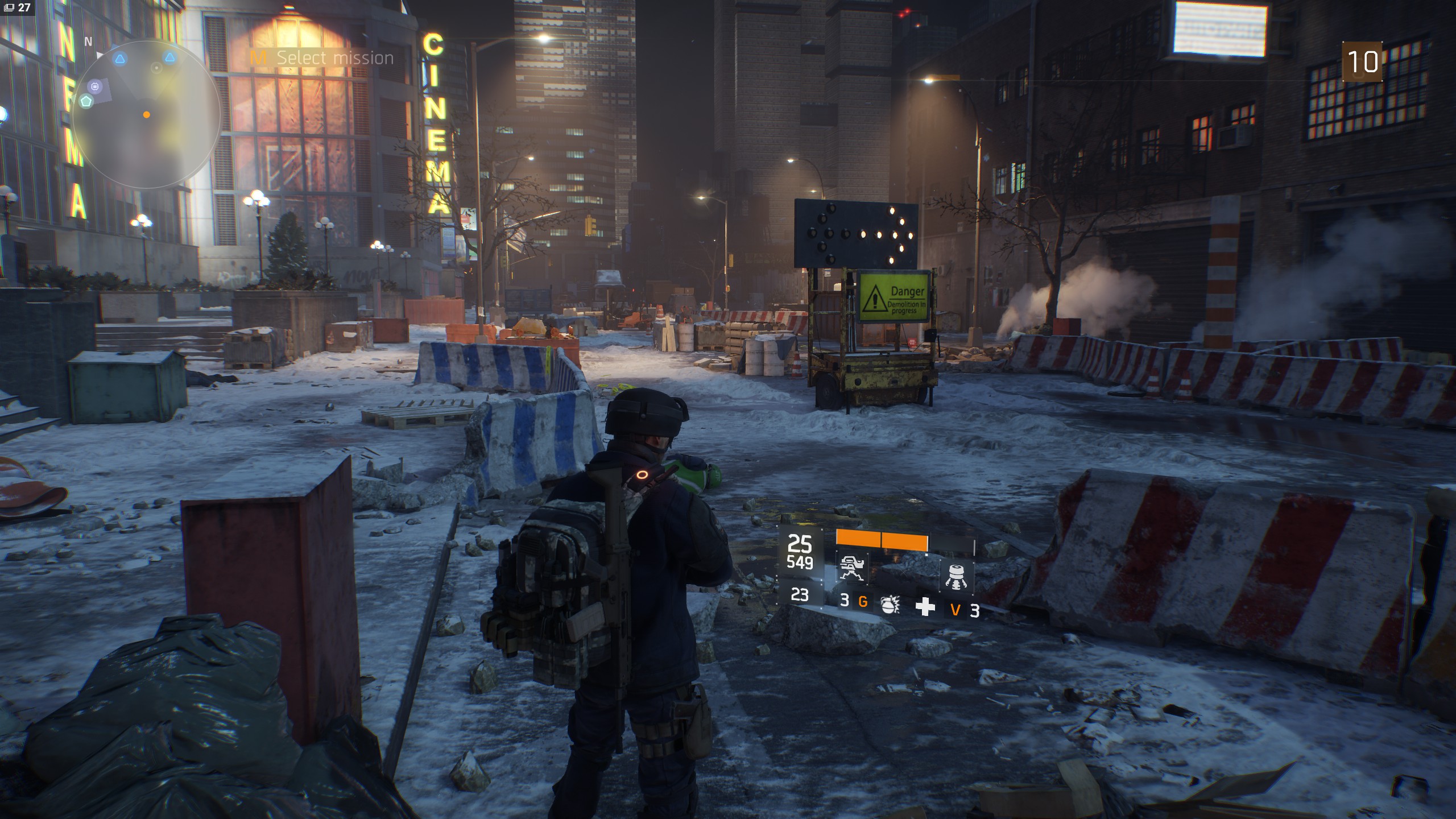Viewport: 1456px width, 819px height.
Task: Deploy the seeker mine skill
Action: tap(956, 576)
